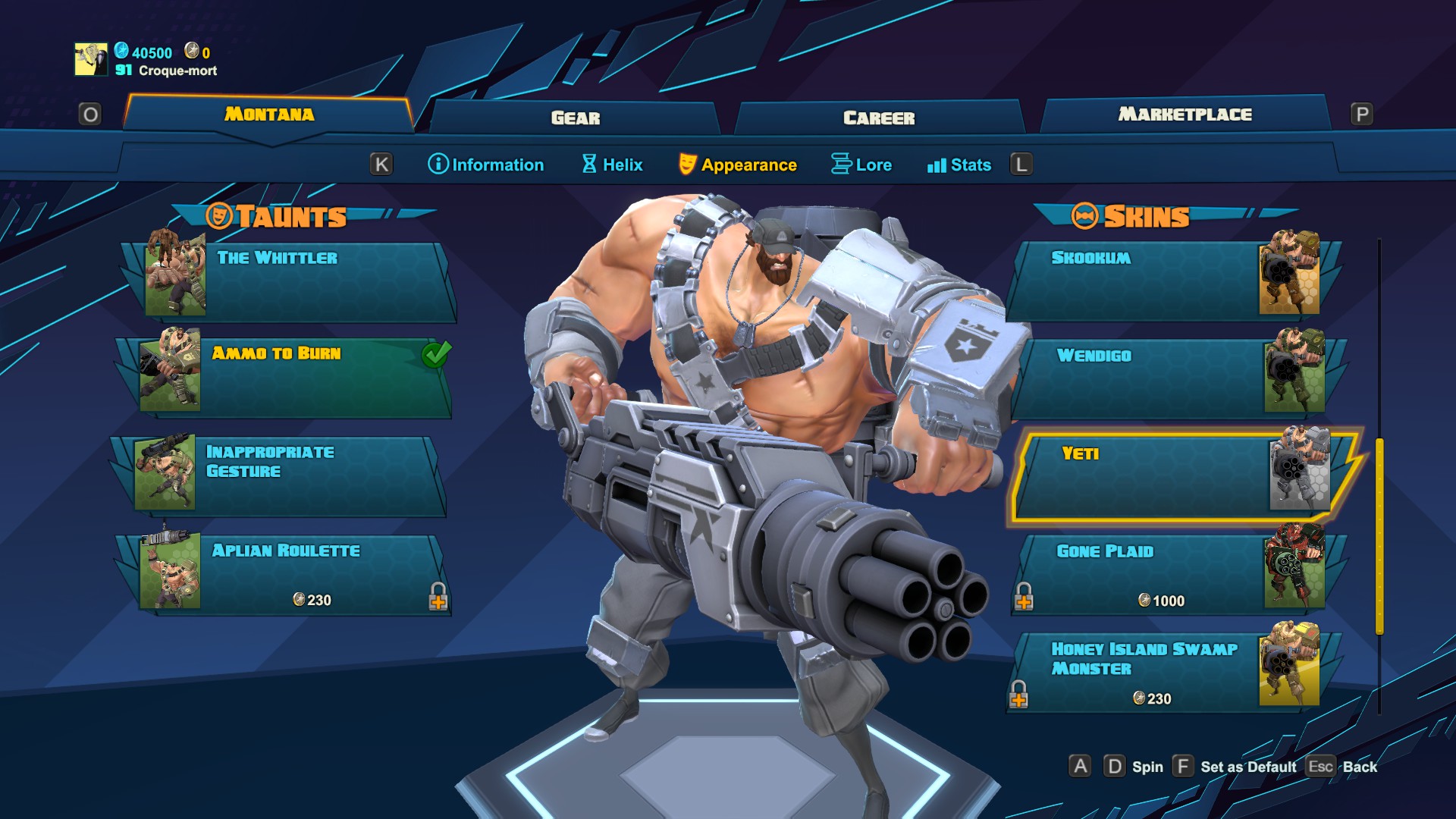The image size is (1456, 819).
Task: Open the Gear tab
Action: pos(575,118)
